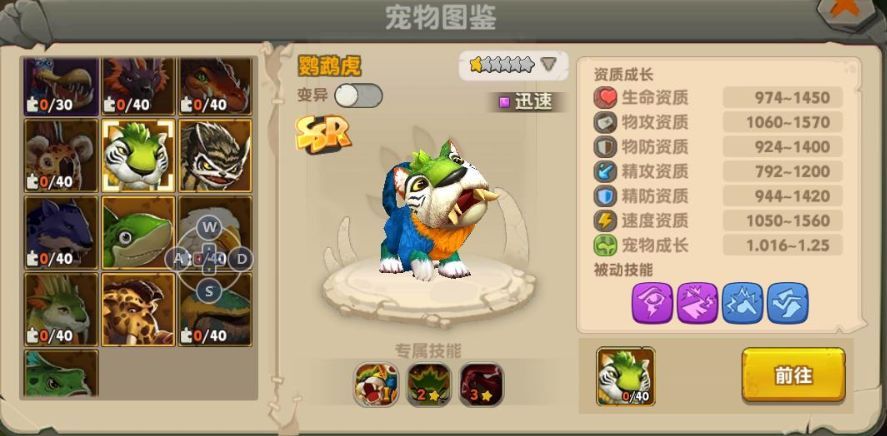This screenshot has width=887, height=436.
Task: Open the star level dropdown
Action: (548, 65)
